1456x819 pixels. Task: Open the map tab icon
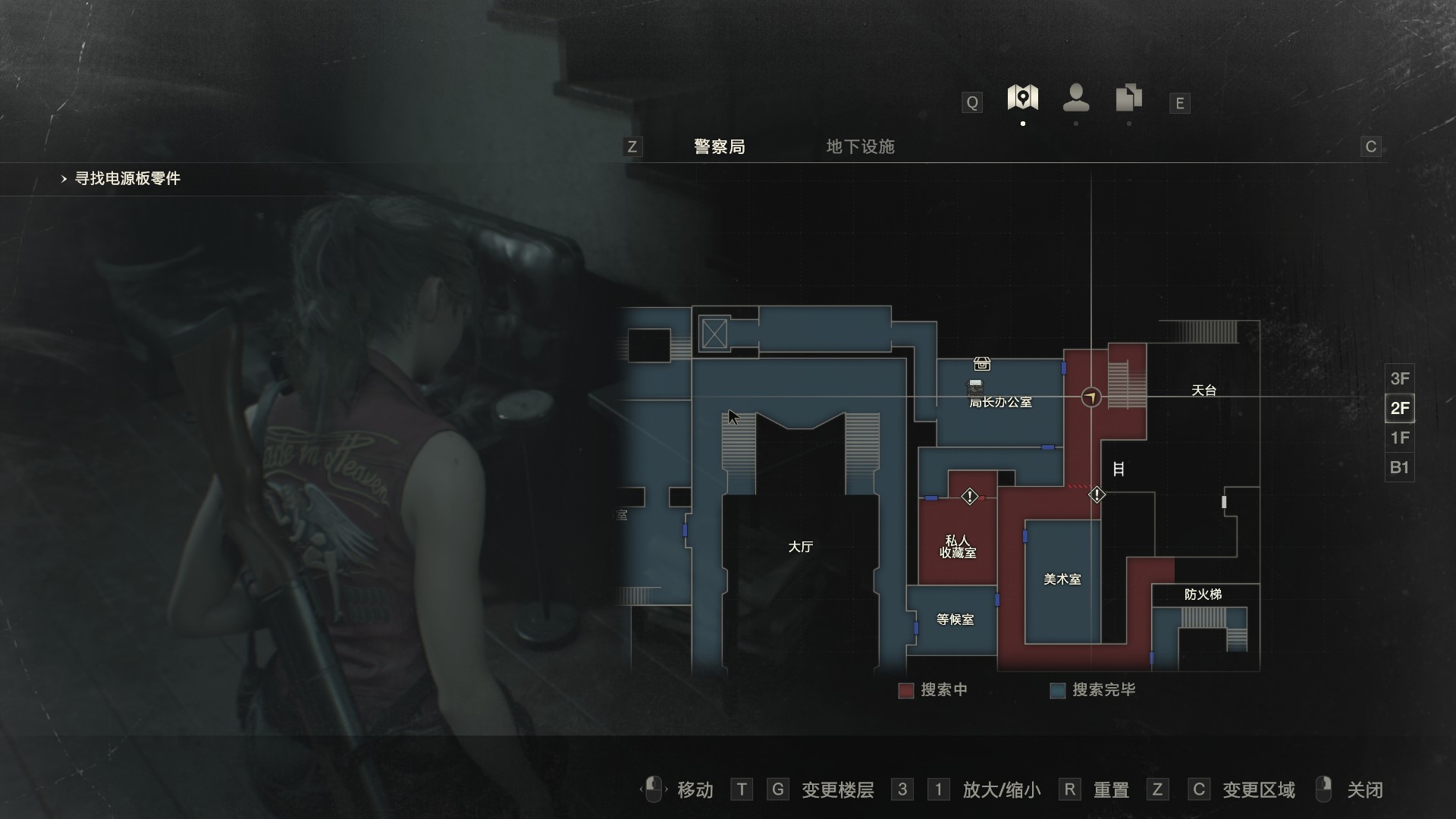(1022, 98)
